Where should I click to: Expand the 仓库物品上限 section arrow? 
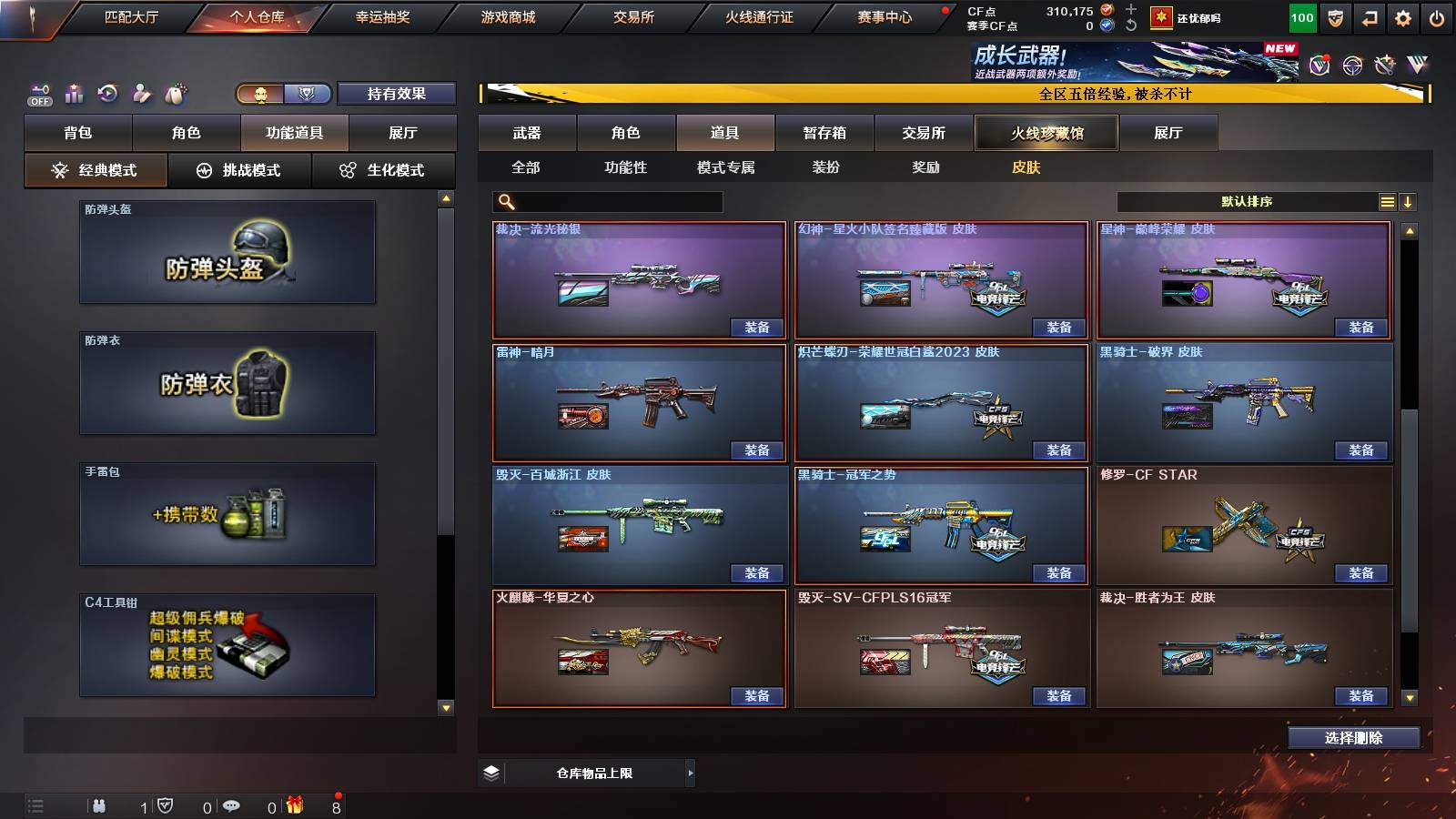click(x=691, y=773)
